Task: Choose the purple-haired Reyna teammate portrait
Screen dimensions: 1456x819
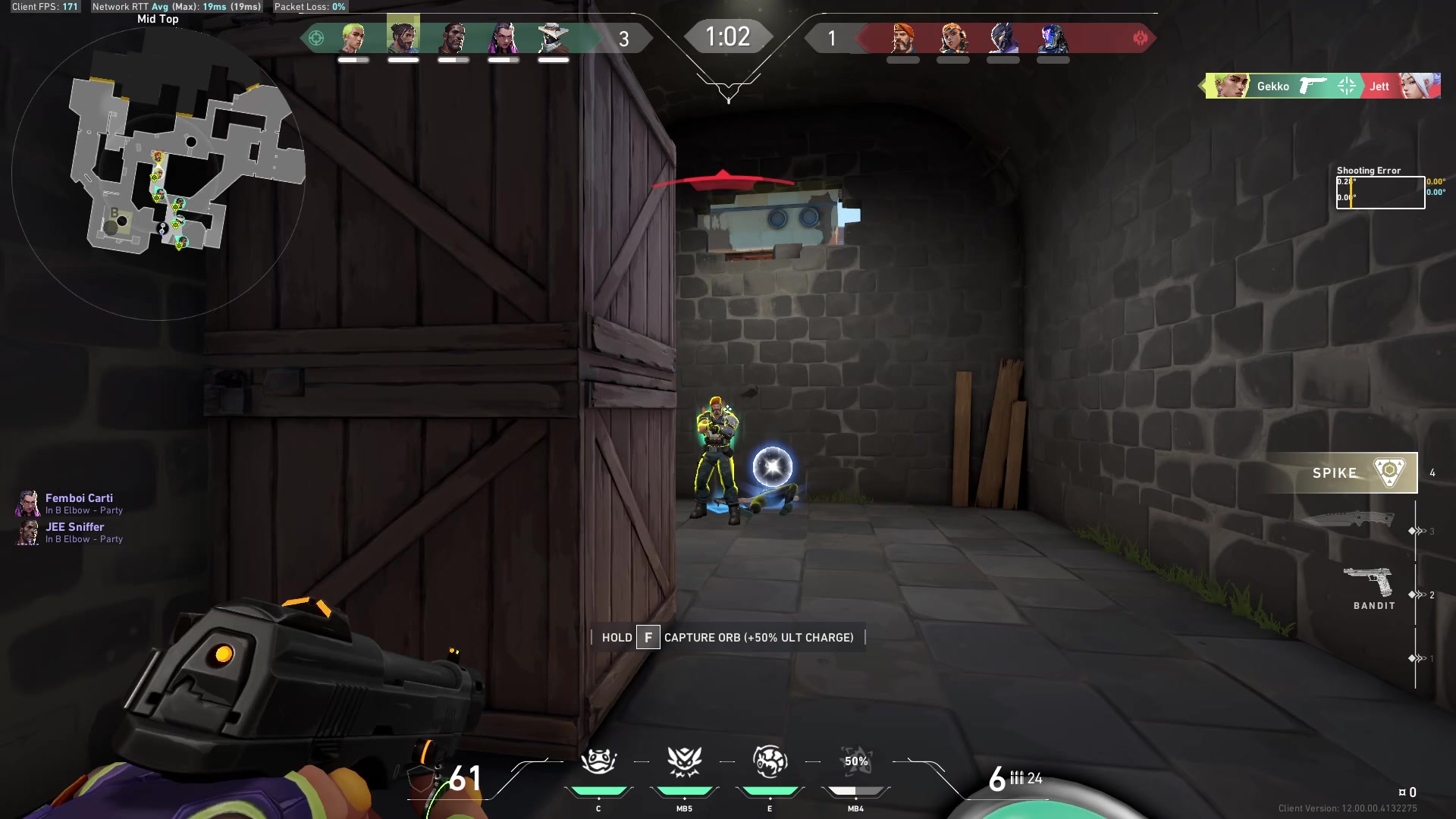Action: coord(504,38)
